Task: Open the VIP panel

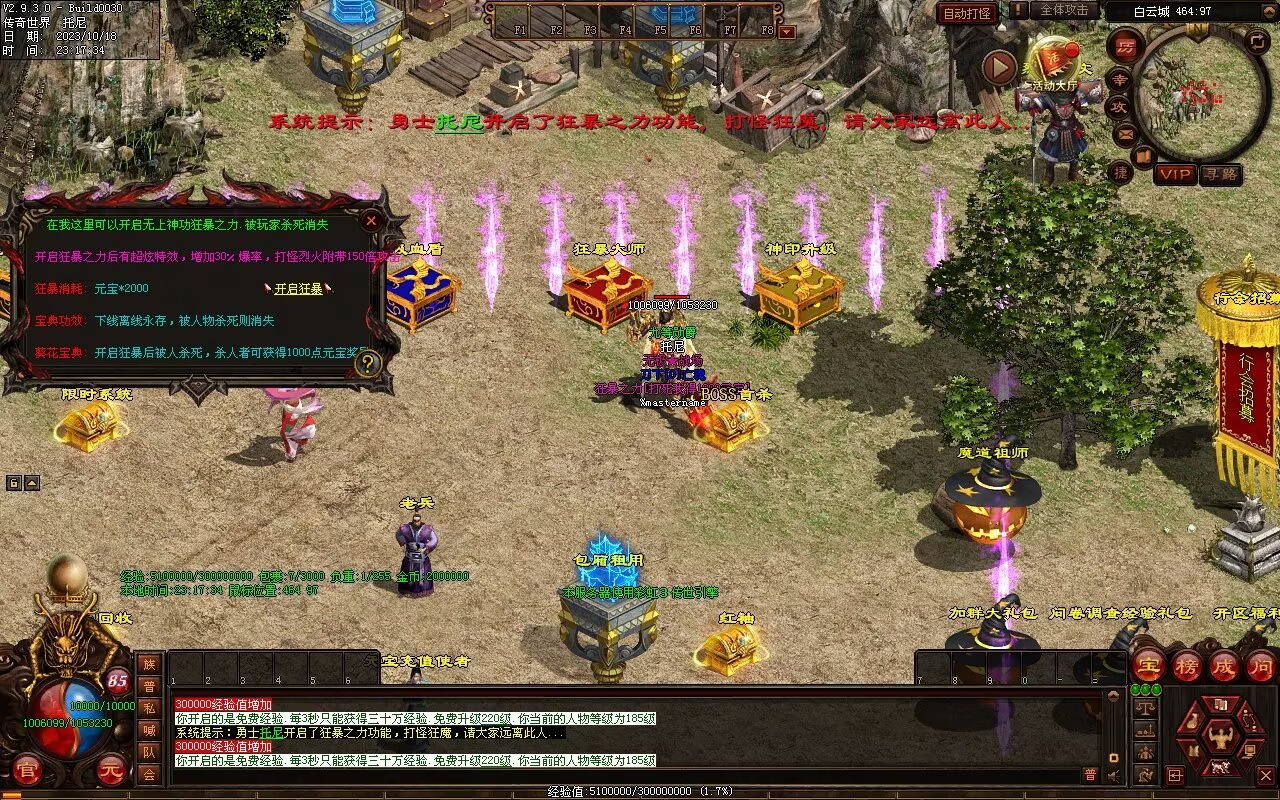Action: pyautogui.click(x=1175, y=174)
